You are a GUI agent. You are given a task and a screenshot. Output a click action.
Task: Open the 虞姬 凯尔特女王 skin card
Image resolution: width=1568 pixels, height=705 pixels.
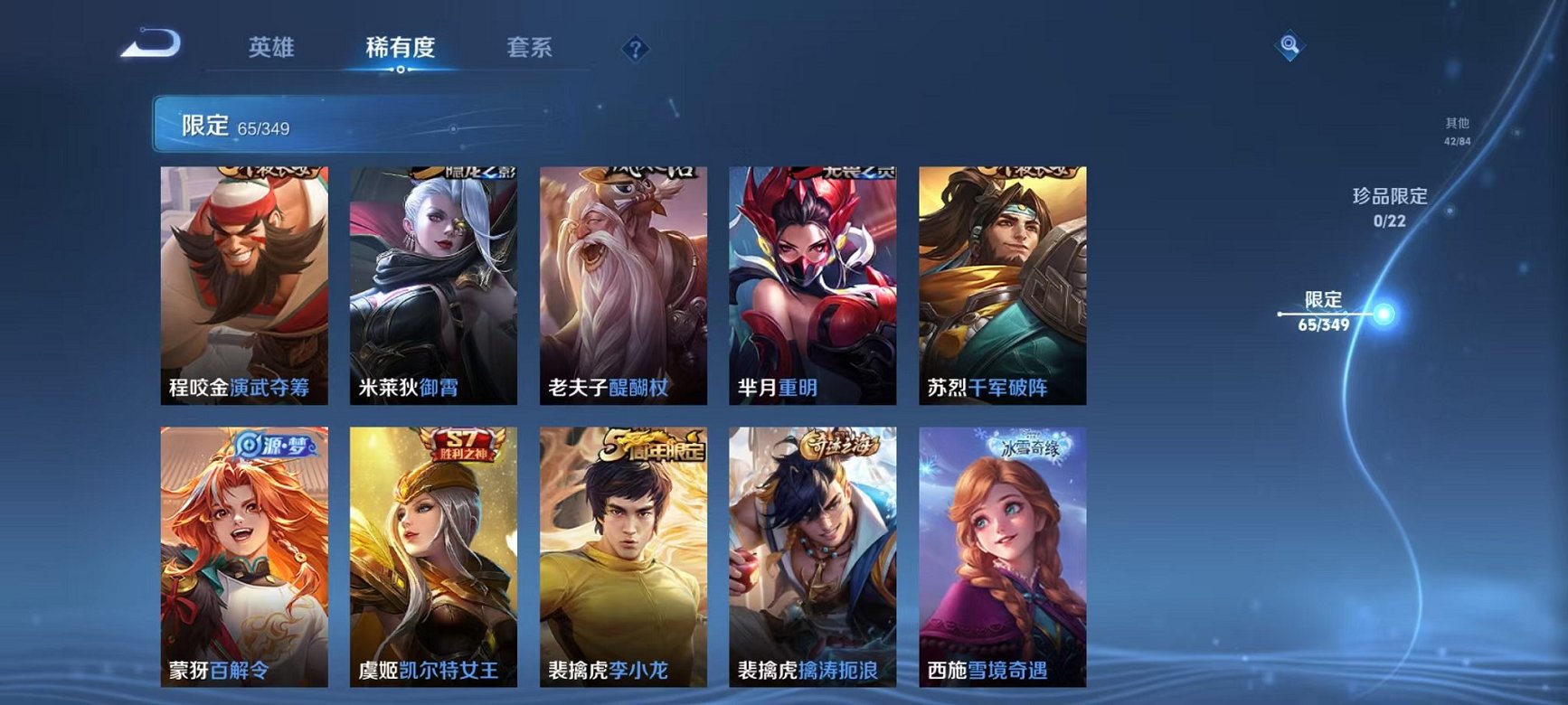tap(431, 551)
